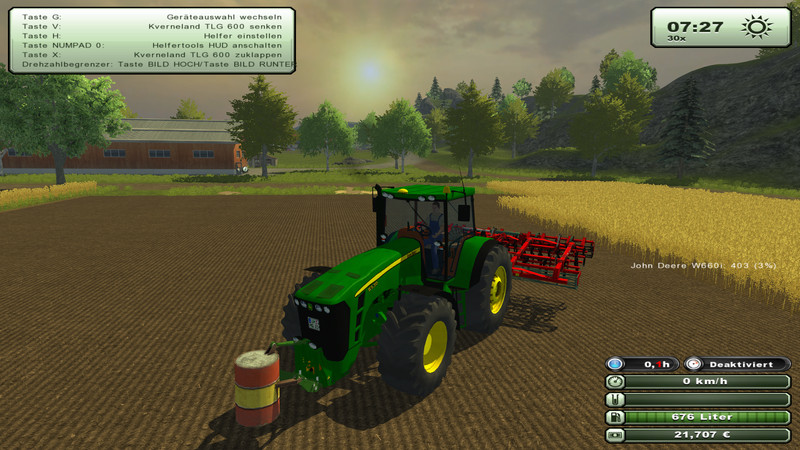Screen dimensions: 800x450
Task: Click the fuel pump icon
Action: (x=616, y=417)
